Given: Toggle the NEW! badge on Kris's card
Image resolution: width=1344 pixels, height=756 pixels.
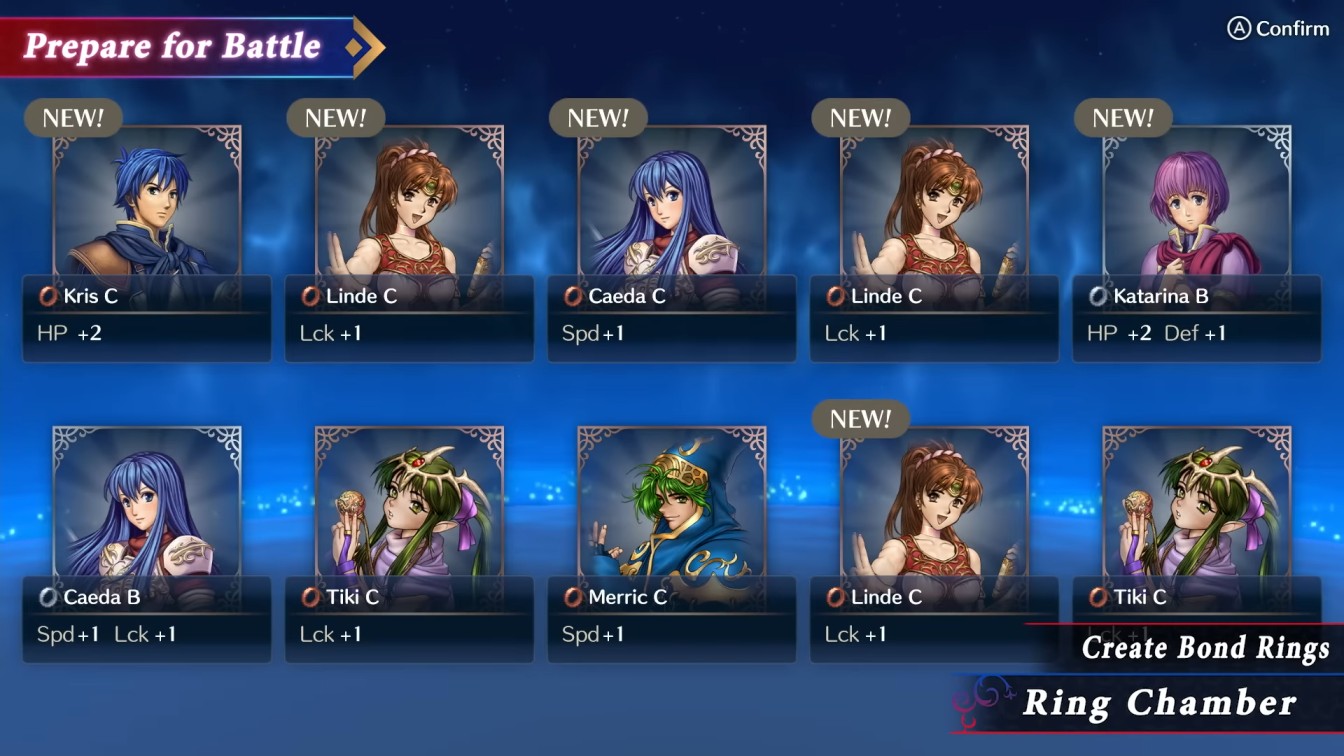Looking at the screenshot, I should coord(75,118).
